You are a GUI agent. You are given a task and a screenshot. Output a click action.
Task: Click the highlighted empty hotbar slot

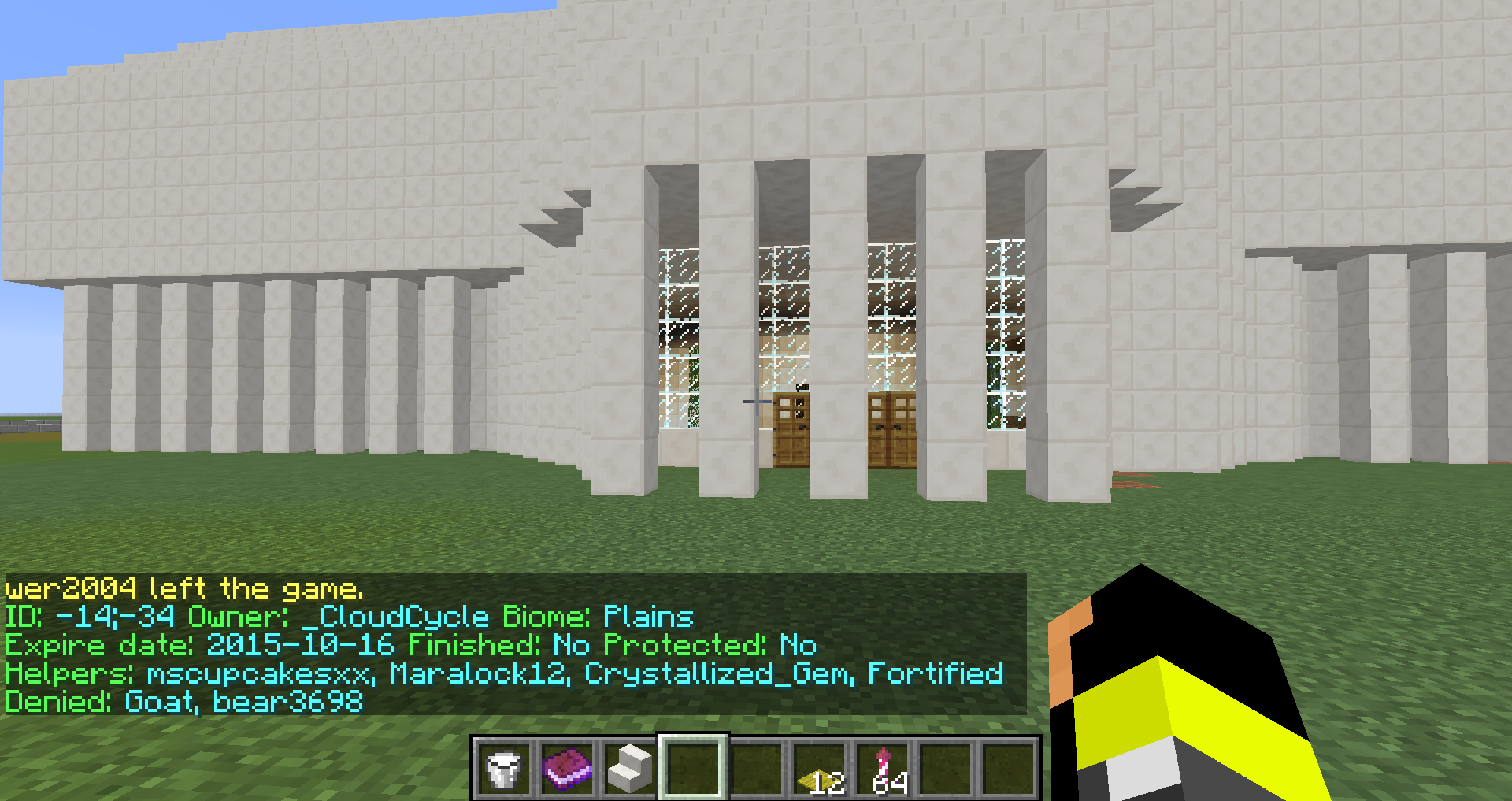pos(693,768)
